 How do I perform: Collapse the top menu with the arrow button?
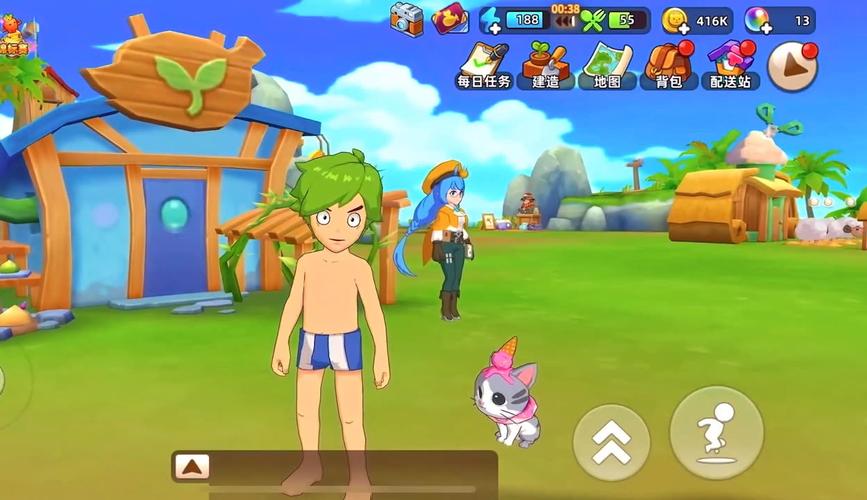[x=792, y=66]
